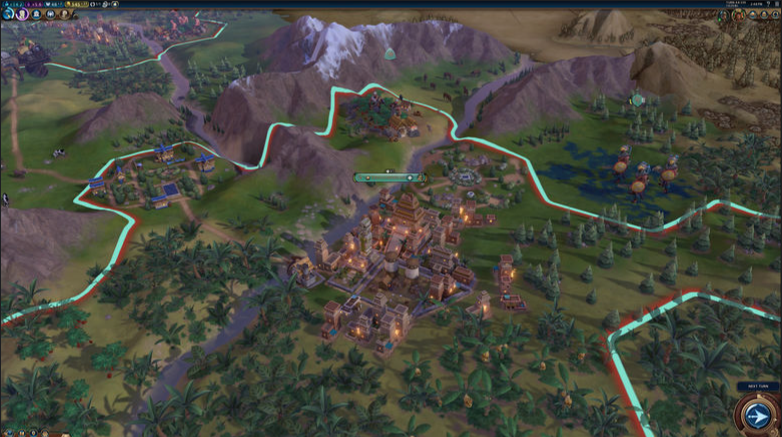Open the help question mark button
Viewport: 782px width, 437px height.
pyautogui.click(x=767, y=4)
